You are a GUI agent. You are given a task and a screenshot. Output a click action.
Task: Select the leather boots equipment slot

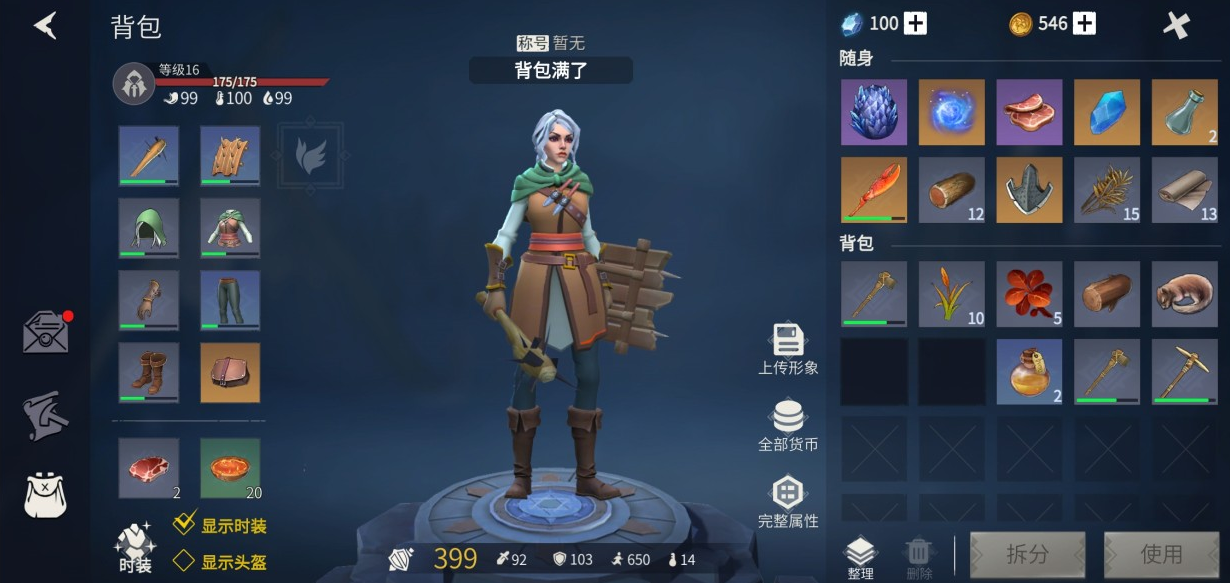[149, 372]
